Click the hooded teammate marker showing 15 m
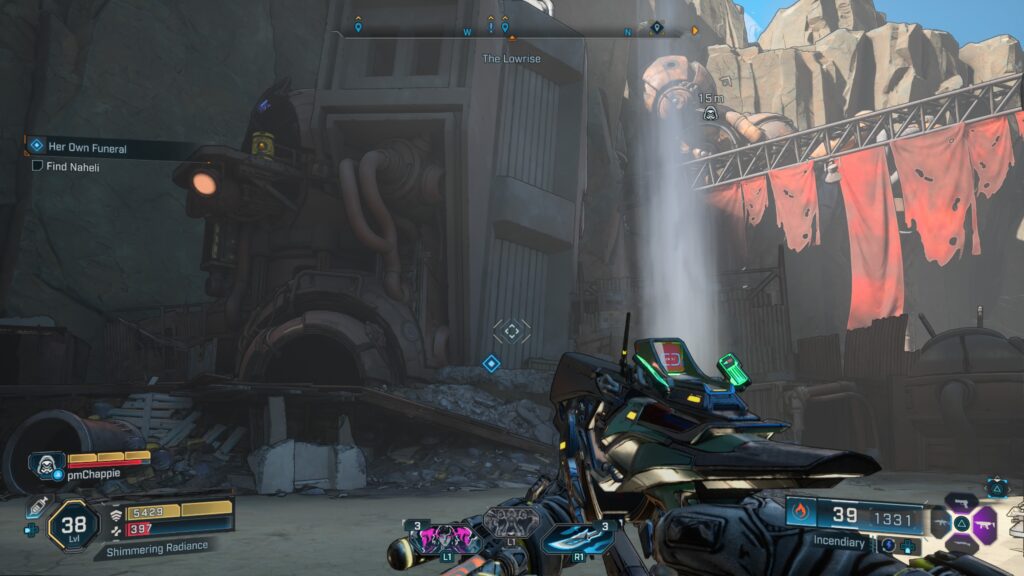The height and width of the screenshot is (576, 1024). point(709,113)
